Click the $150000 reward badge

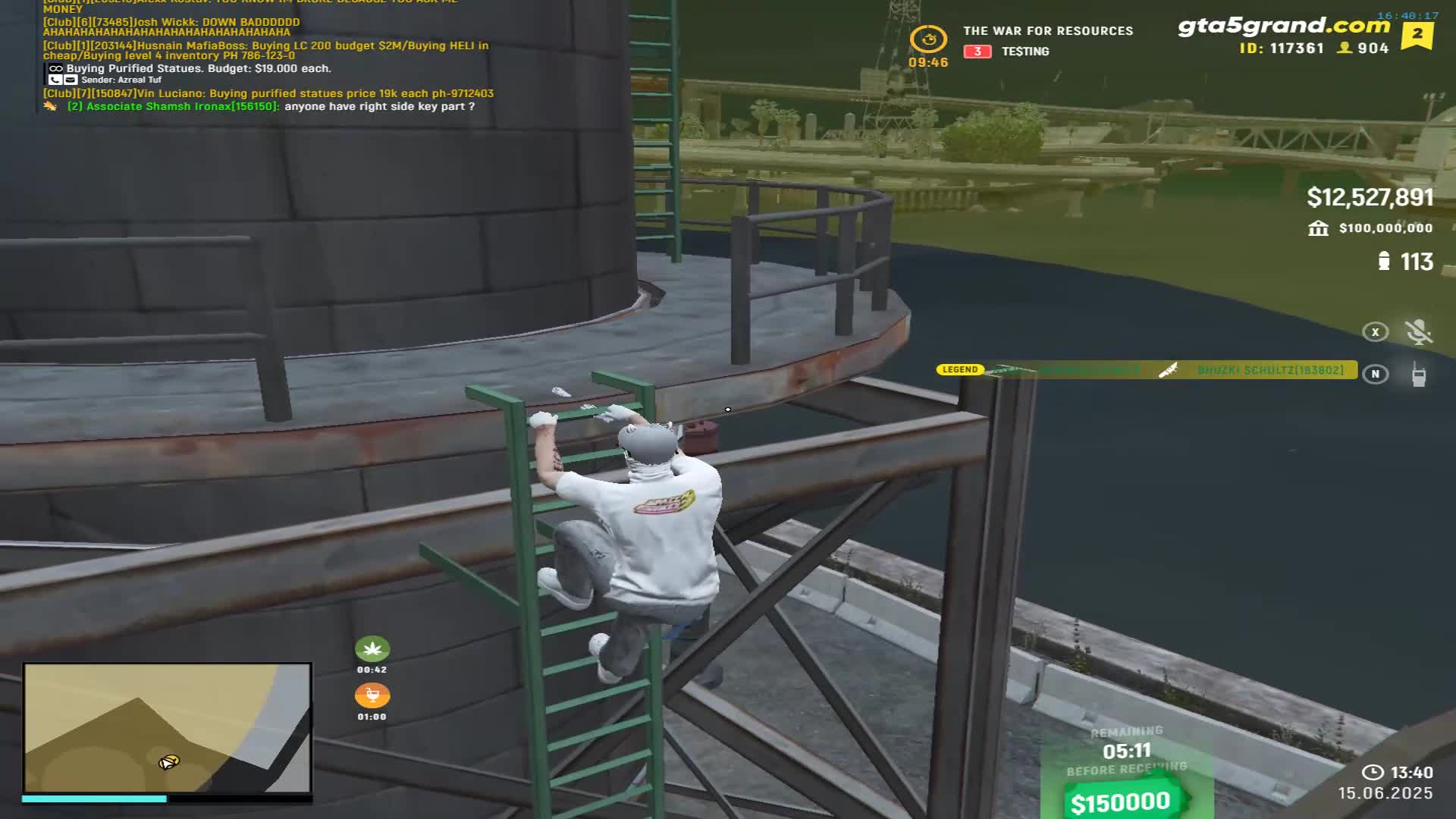(x=1121, y=802)
